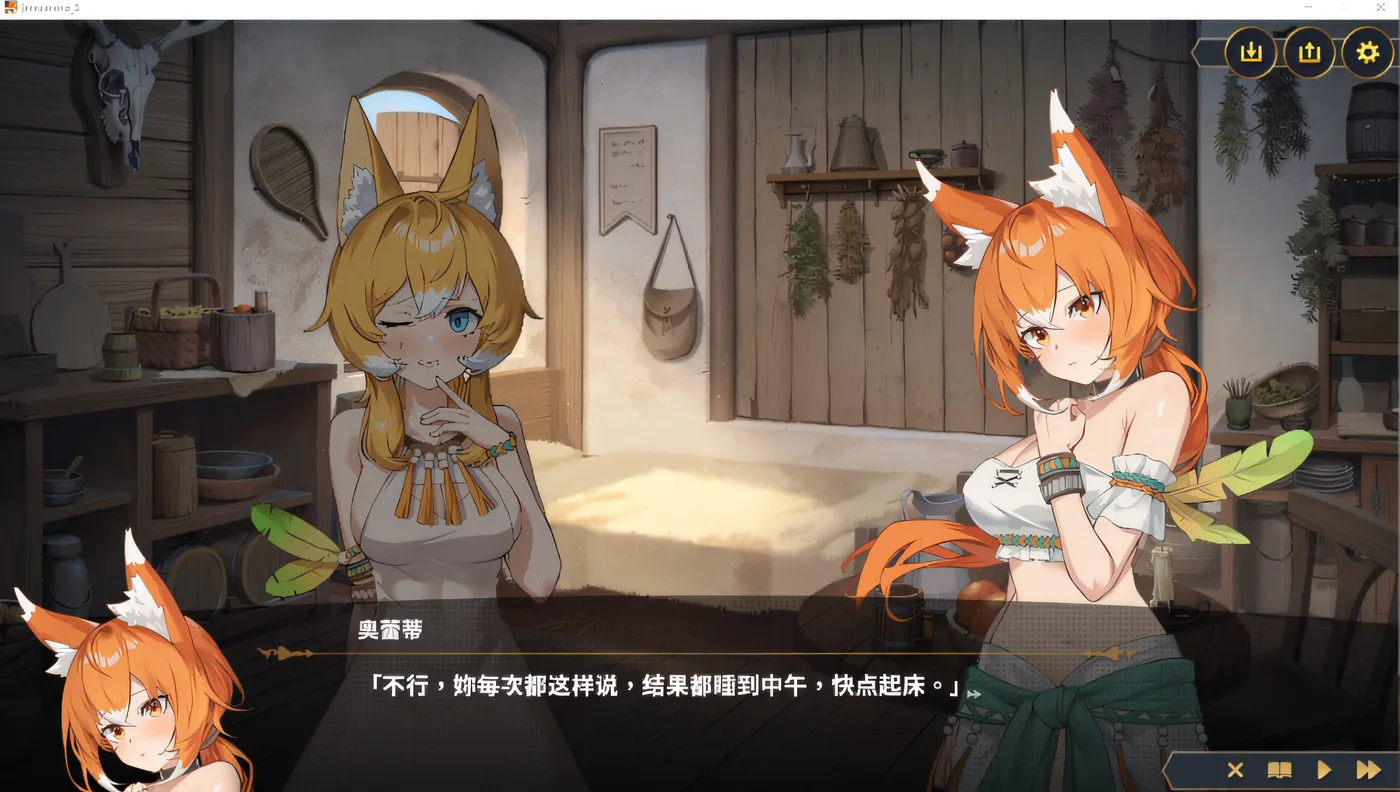Hide the dialogue box with the X icon
The width and height of the screenshot is (1400, 792).
pyautogui.click(x=1236, y=770)
